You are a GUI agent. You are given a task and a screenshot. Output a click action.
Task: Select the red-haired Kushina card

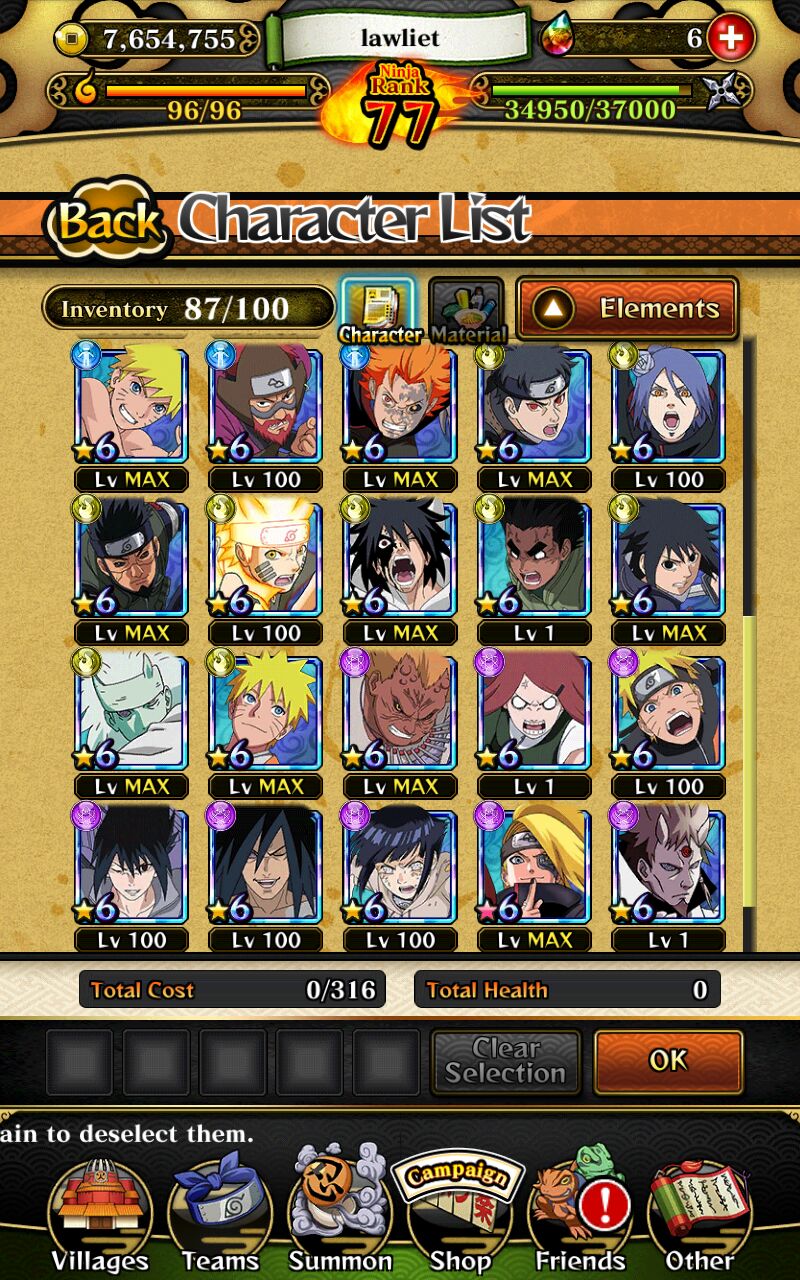tap(534, 712)
